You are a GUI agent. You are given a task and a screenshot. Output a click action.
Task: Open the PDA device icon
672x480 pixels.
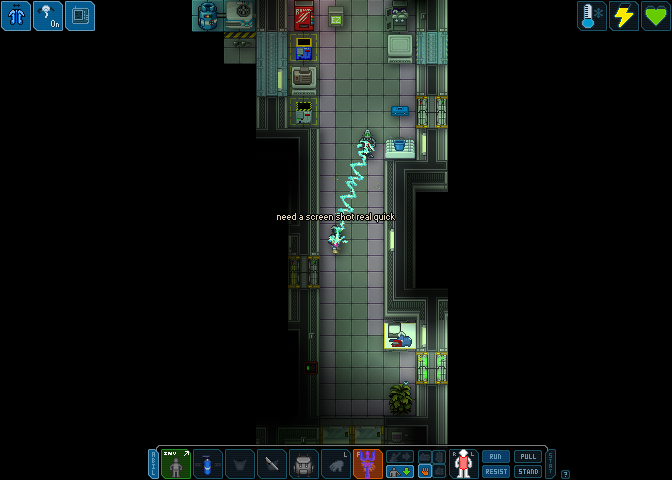tap(80, 16)
